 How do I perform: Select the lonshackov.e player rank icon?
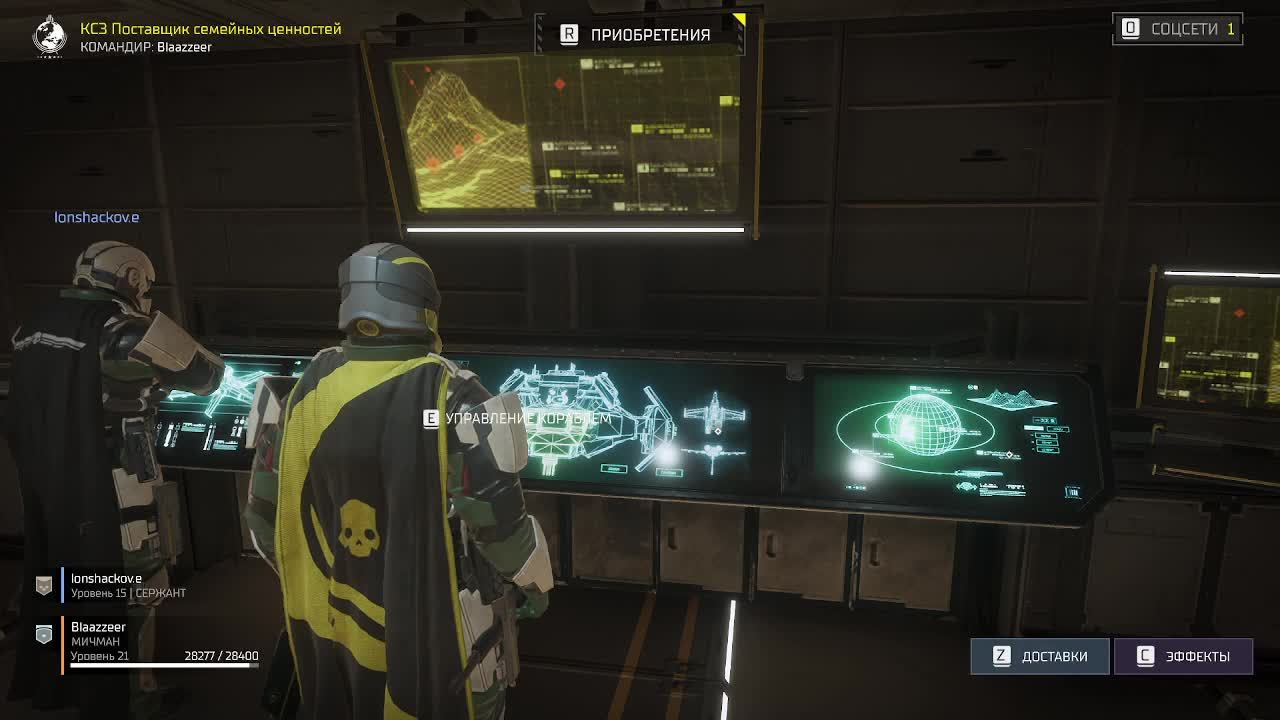click(x=42, y=585)
